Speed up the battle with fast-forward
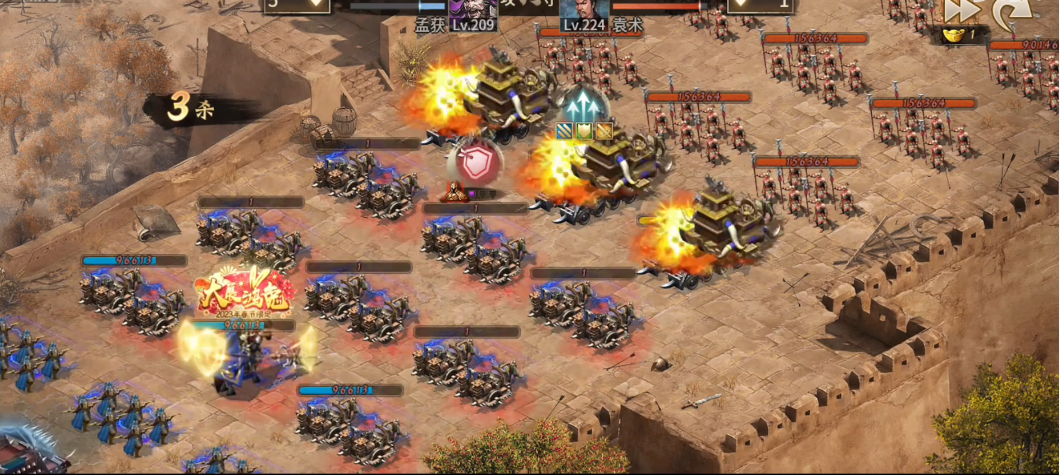The height and width of the screenshot is (475, 1060). [x=959, y=10]
